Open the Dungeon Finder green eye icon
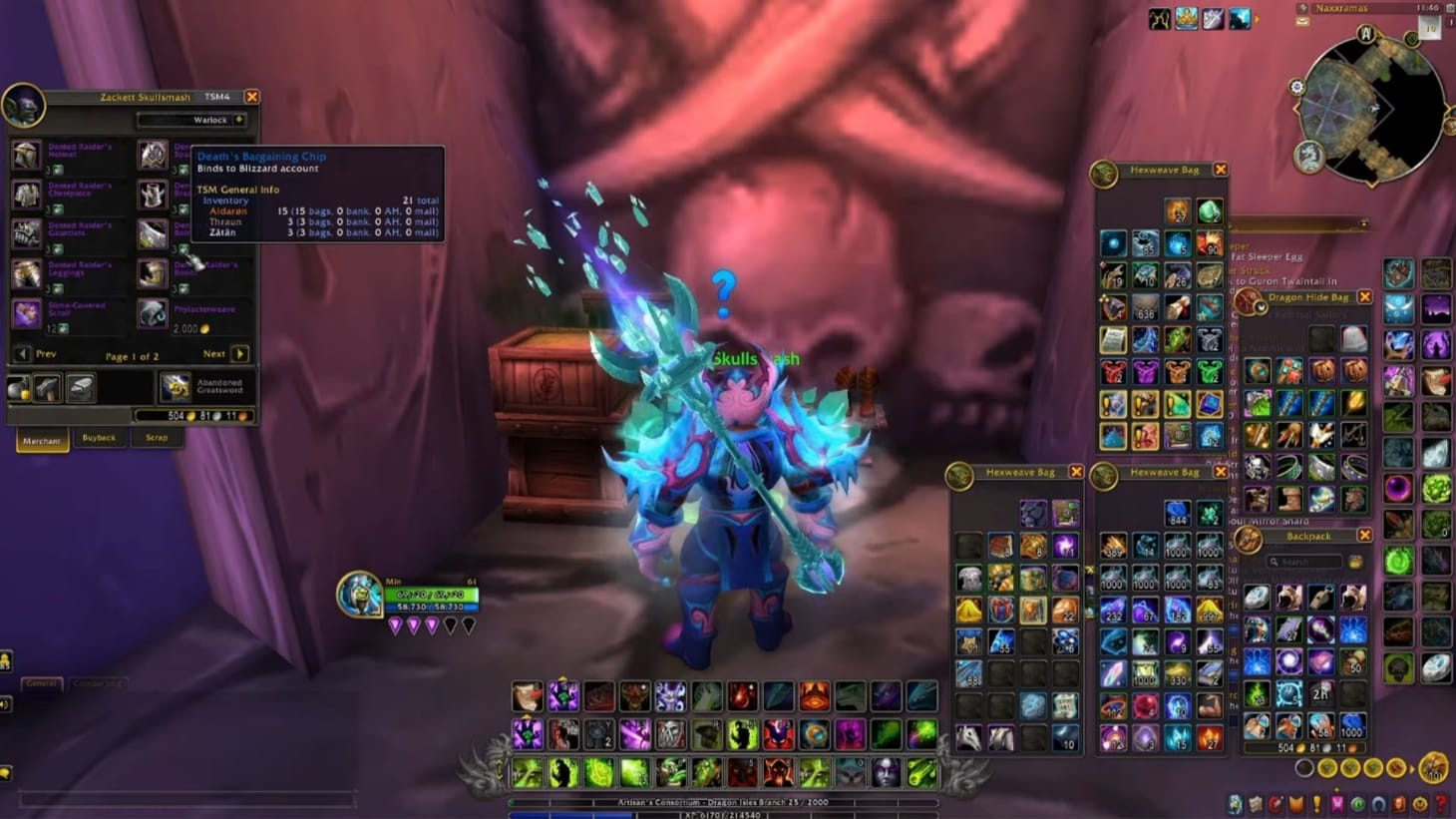Screen dimensions: 1456x819 point(1358,804)
